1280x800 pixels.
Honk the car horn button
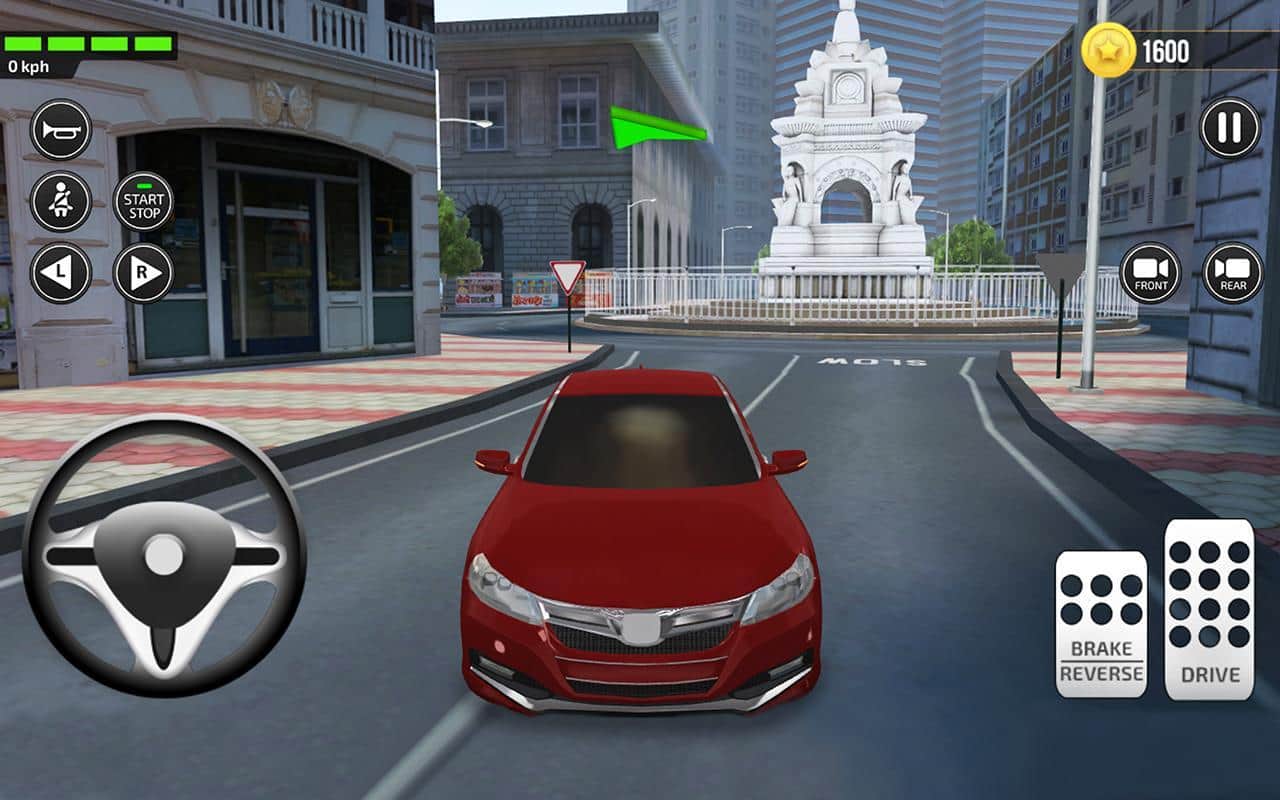61,130
